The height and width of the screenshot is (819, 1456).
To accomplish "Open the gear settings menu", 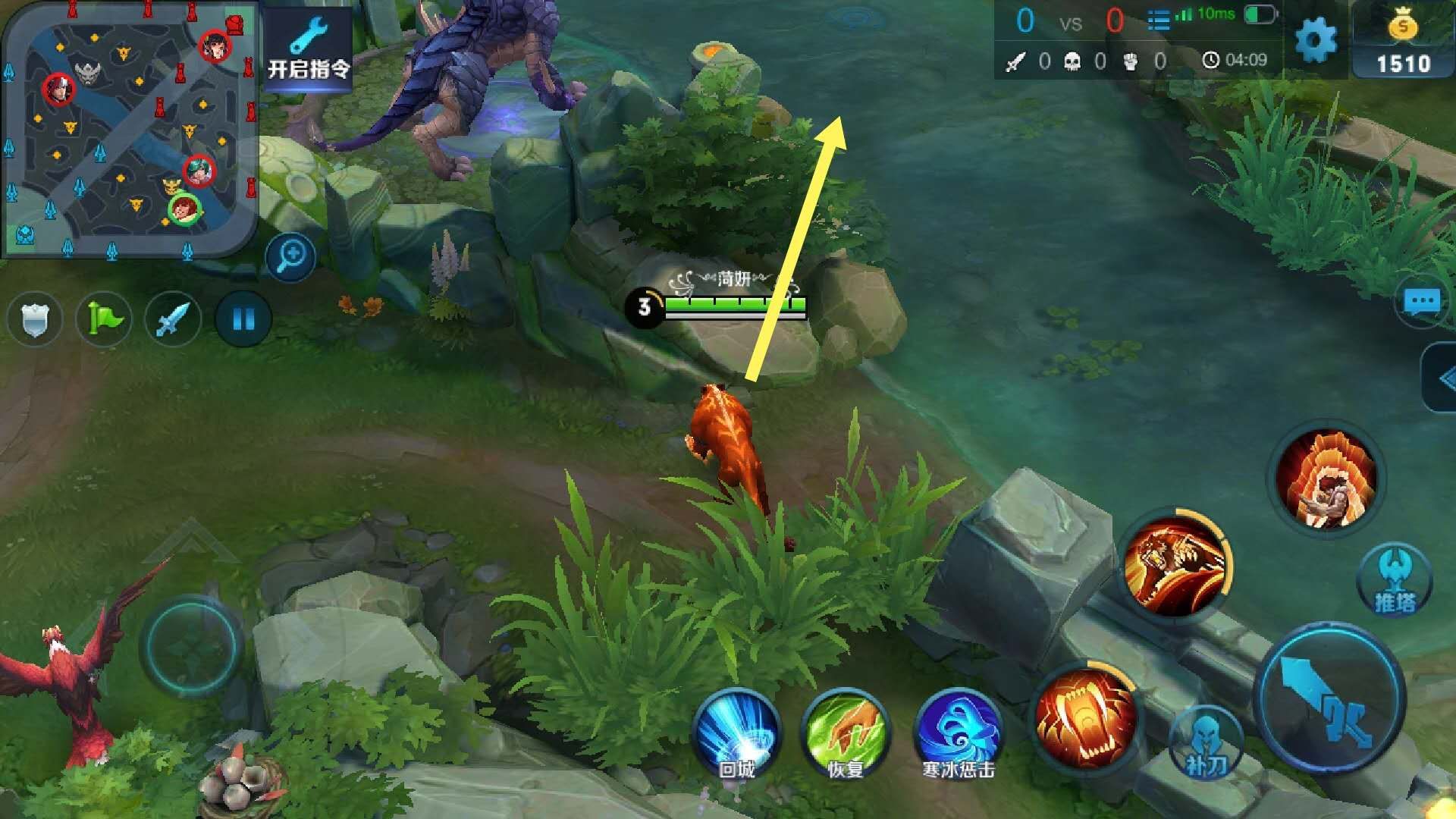I will (x=1316, y=39).
